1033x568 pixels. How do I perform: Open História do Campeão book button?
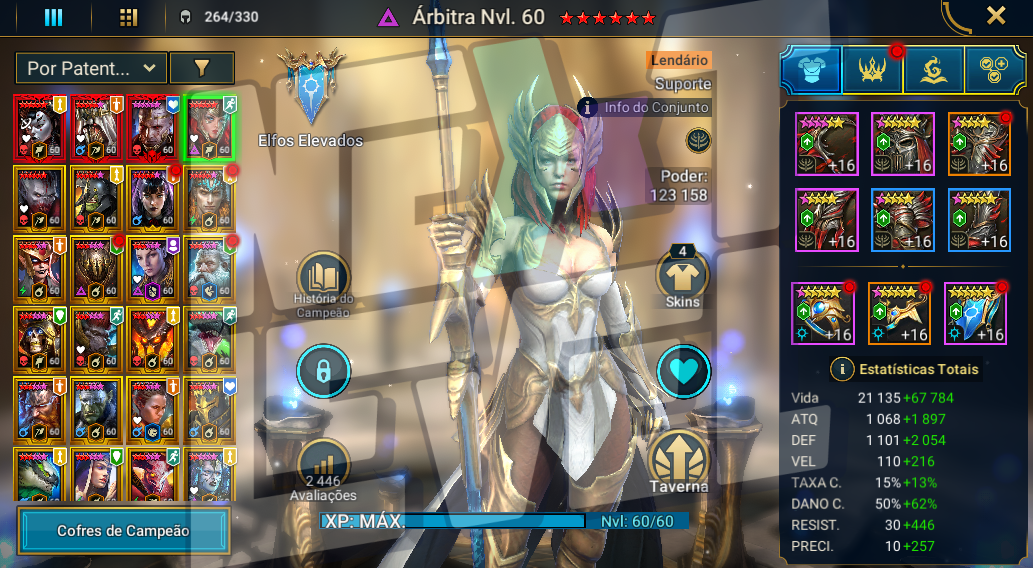tap(324, 277)
